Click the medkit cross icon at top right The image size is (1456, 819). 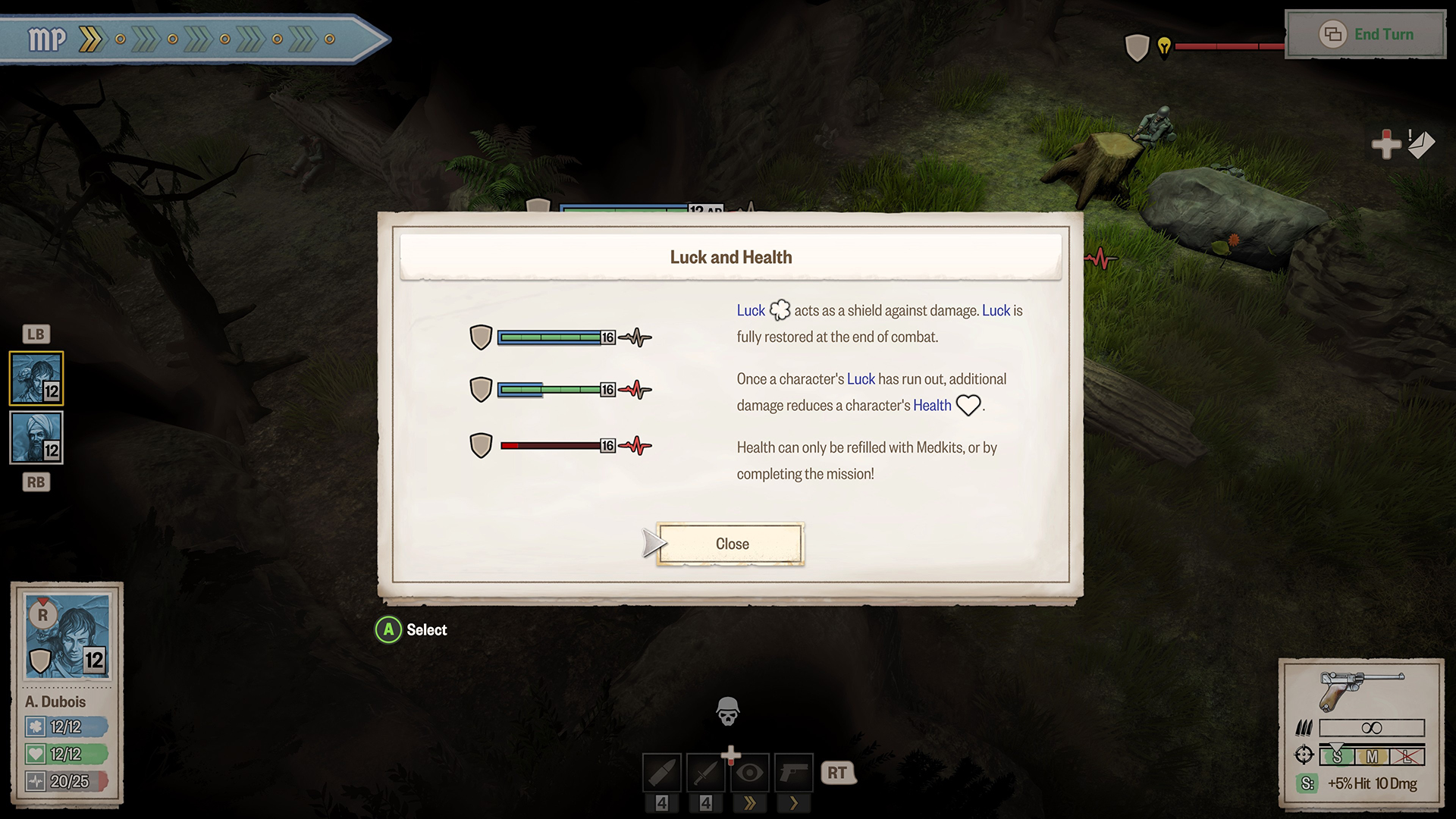pyautogui.click(x=1386, y=144)
